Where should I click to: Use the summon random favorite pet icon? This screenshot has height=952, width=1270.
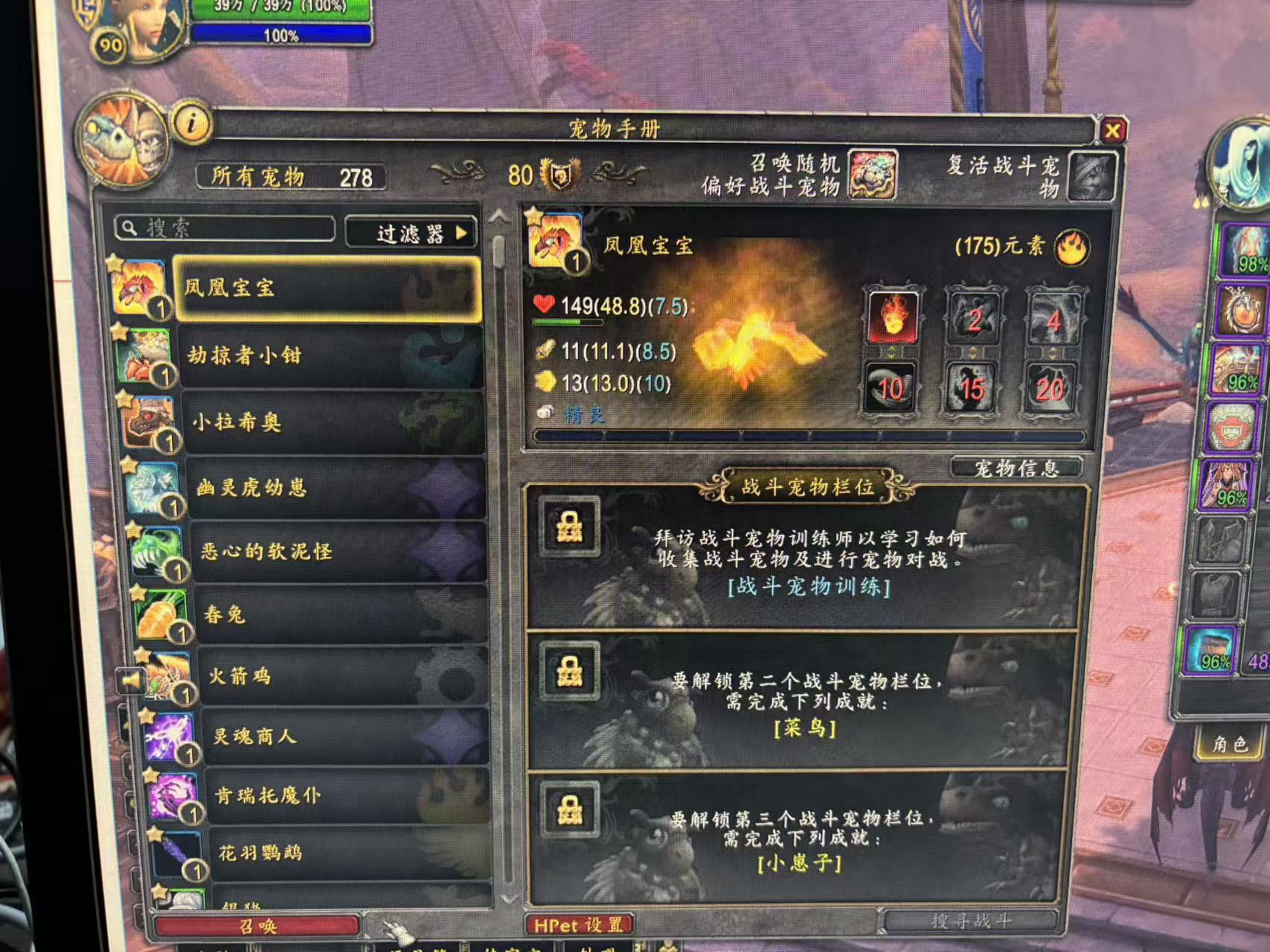tap(872, 175)
